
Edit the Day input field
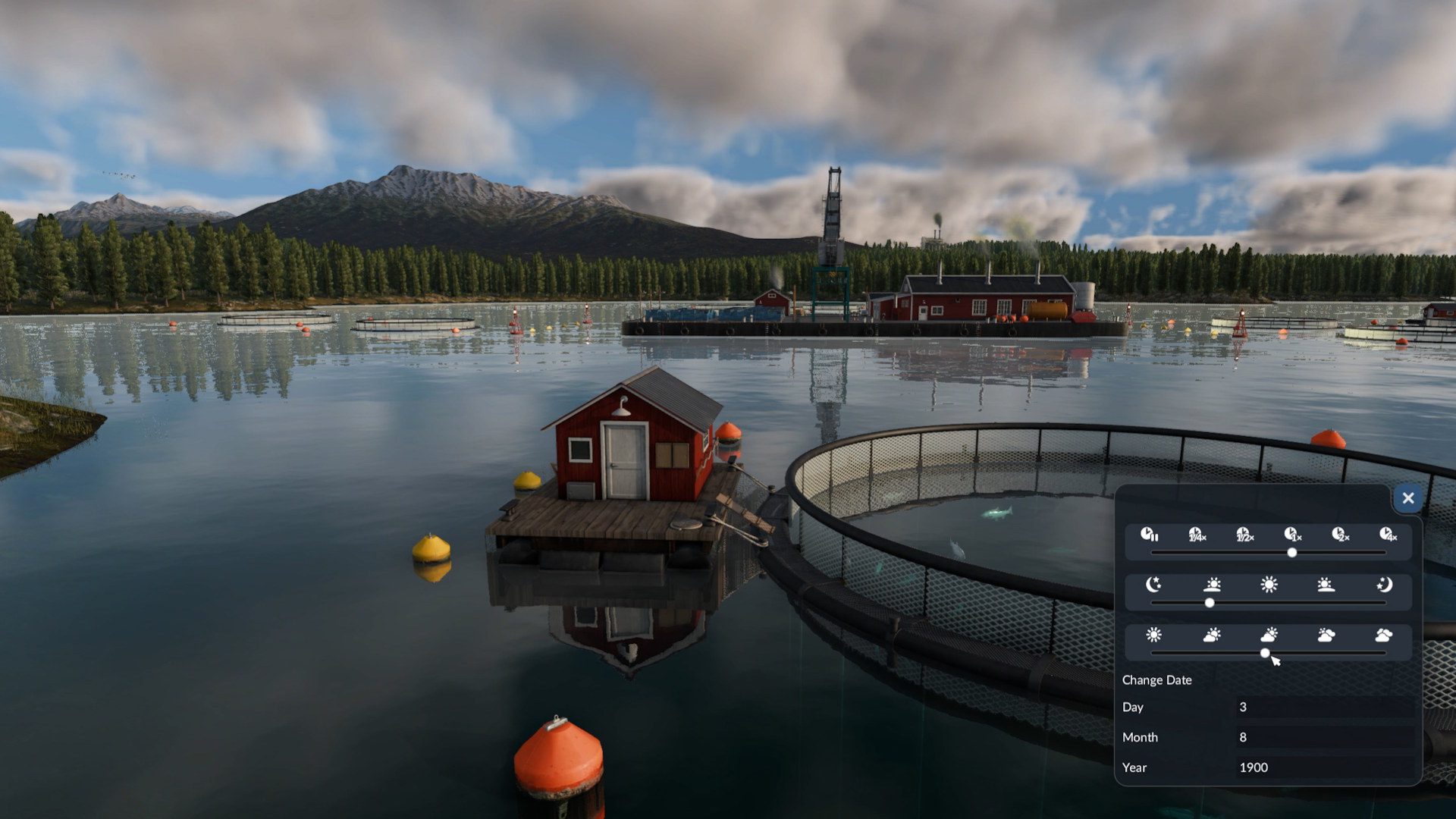coord(1324,707)
